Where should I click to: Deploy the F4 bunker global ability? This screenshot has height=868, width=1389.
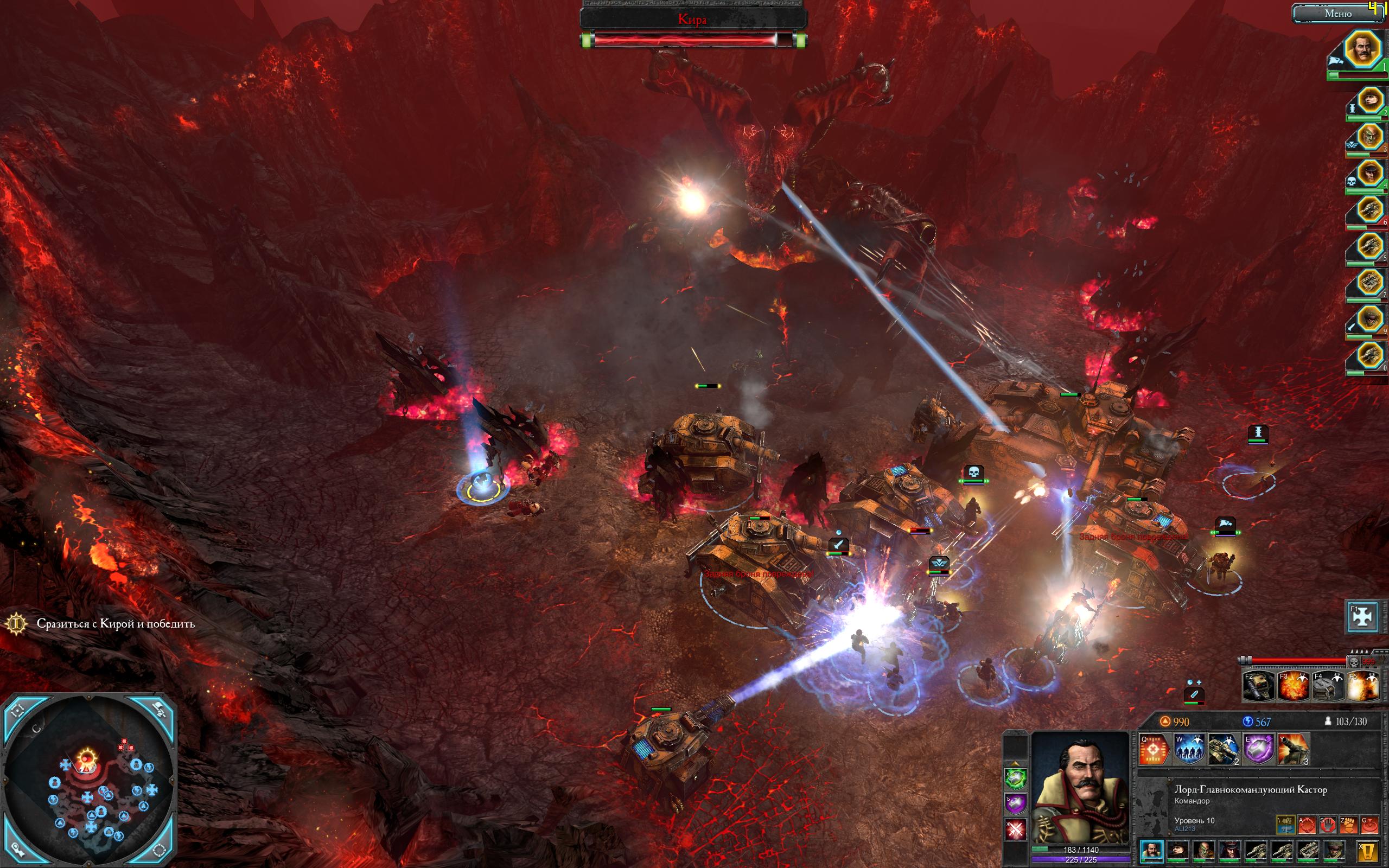[1328, 686]
